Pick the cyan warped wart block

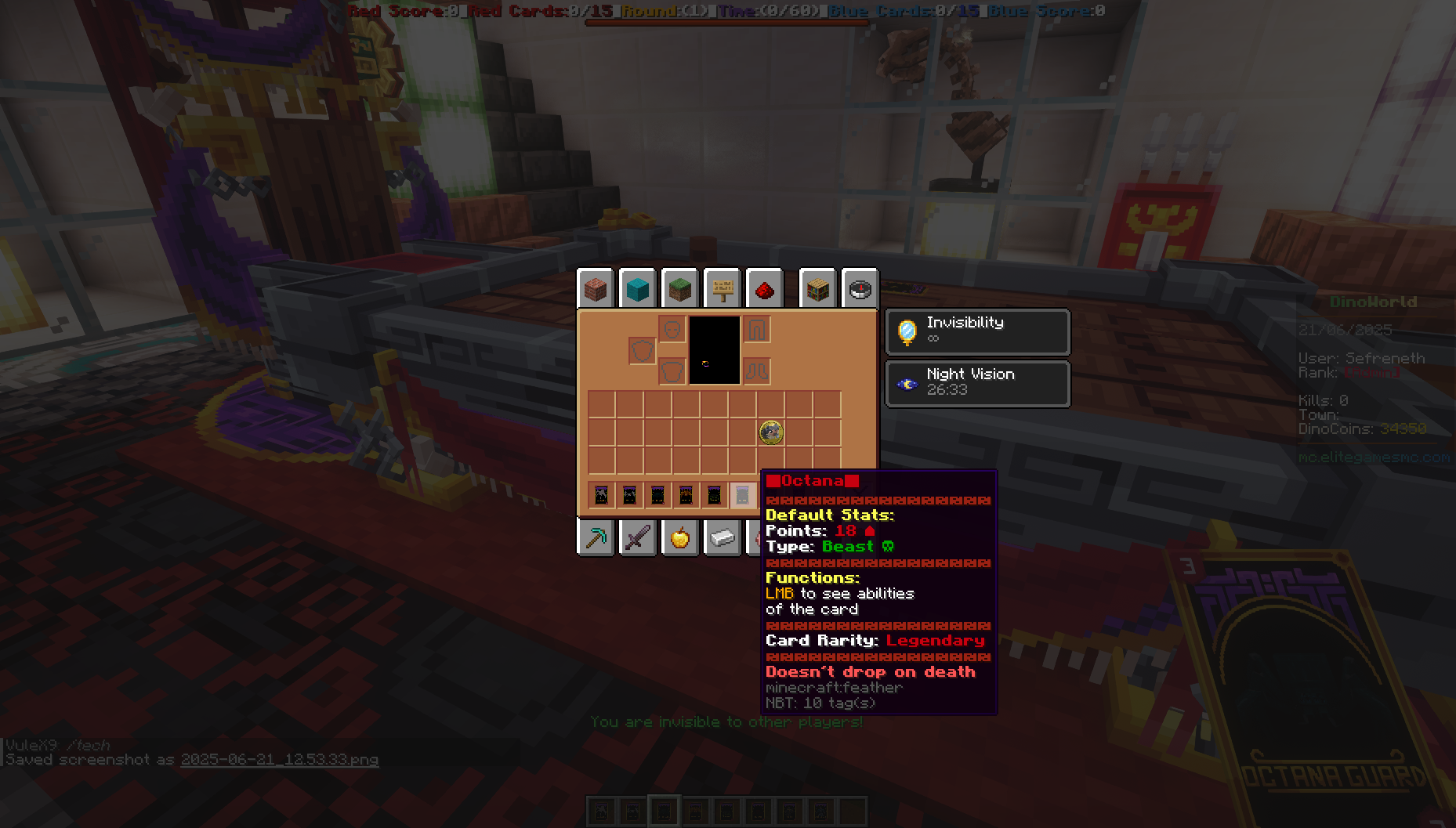639,288
